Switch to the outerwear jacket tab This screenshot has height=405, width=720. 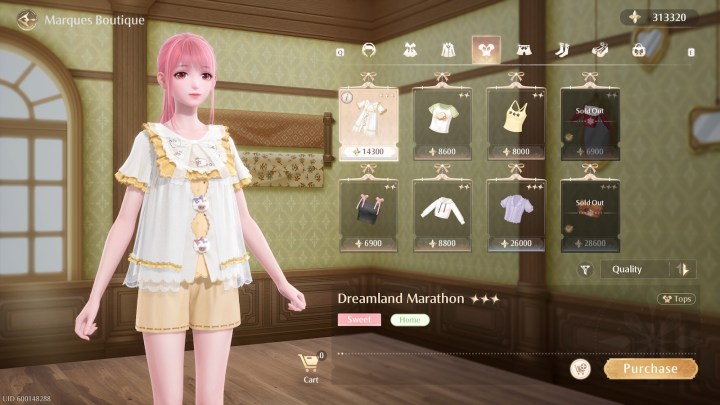coord(447,49)
